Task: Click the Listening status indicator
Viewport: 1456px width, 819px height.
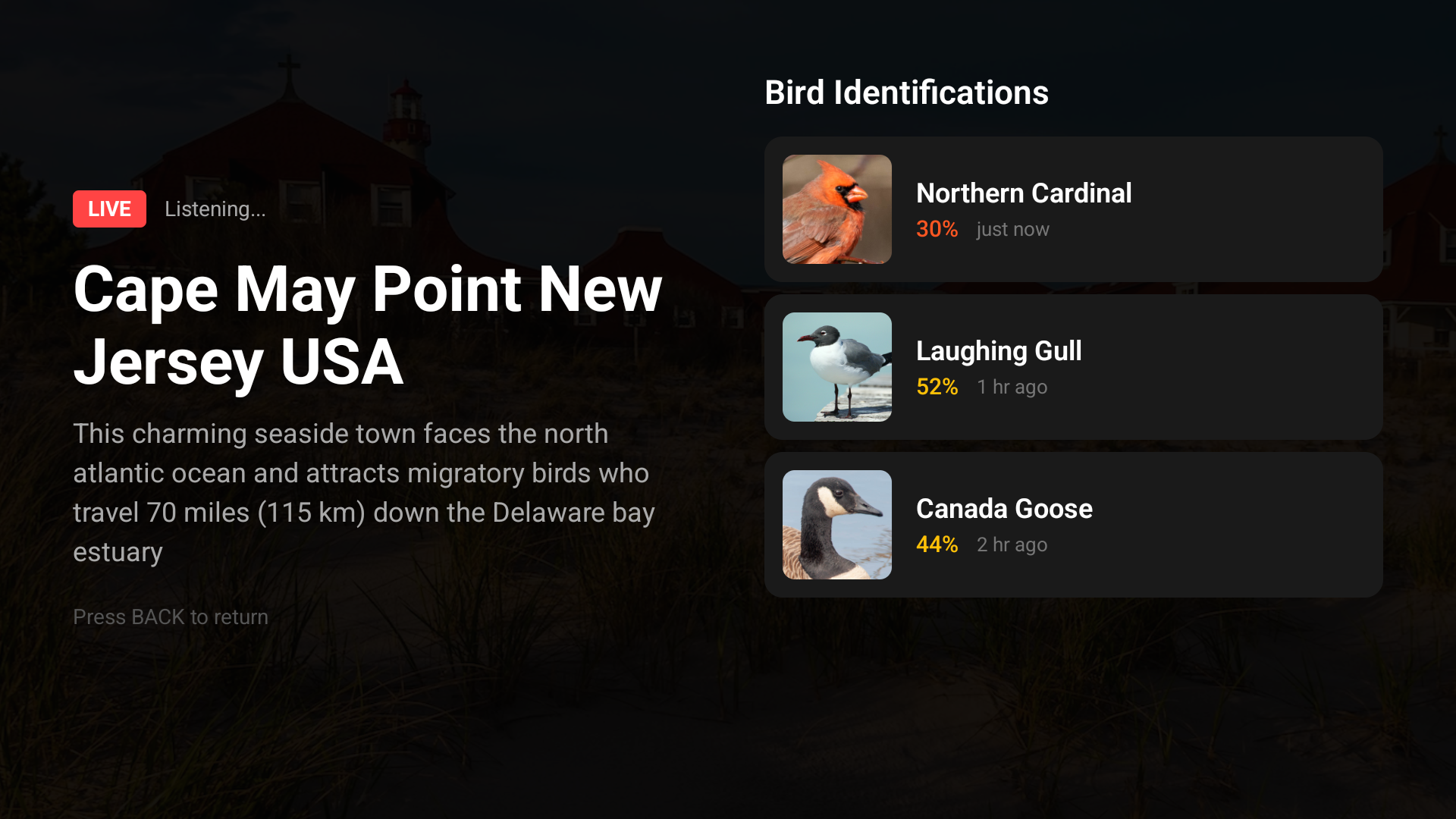Action: coord(215,209)
